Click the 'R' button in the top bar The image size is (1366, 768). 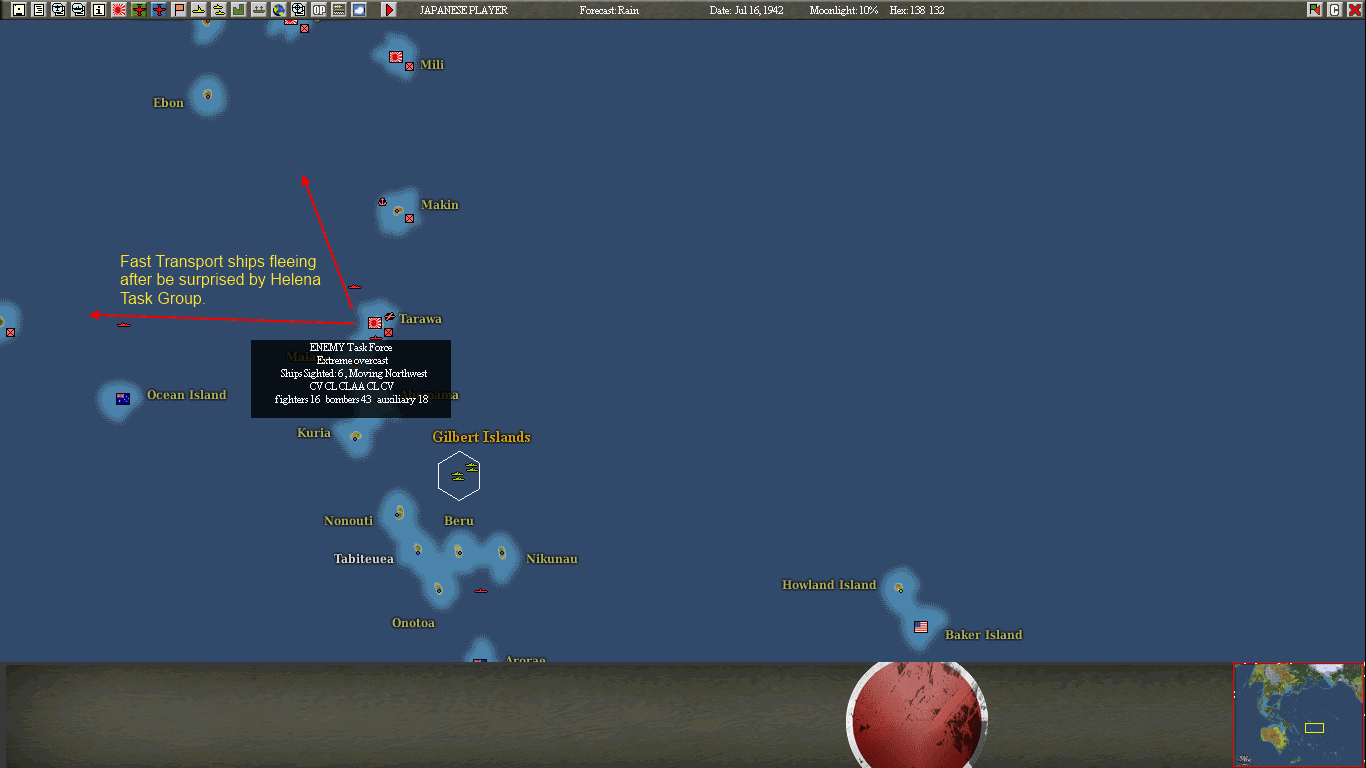pos(1314,9)
